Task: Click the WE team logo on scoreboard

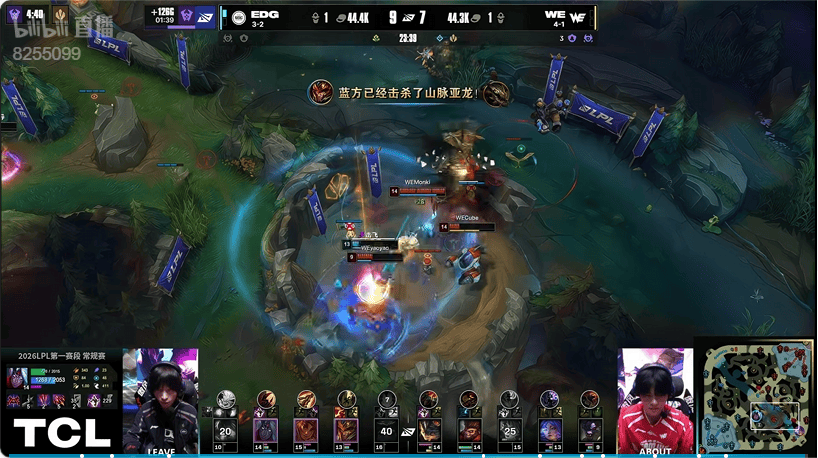Action: (x=578, y=17)
